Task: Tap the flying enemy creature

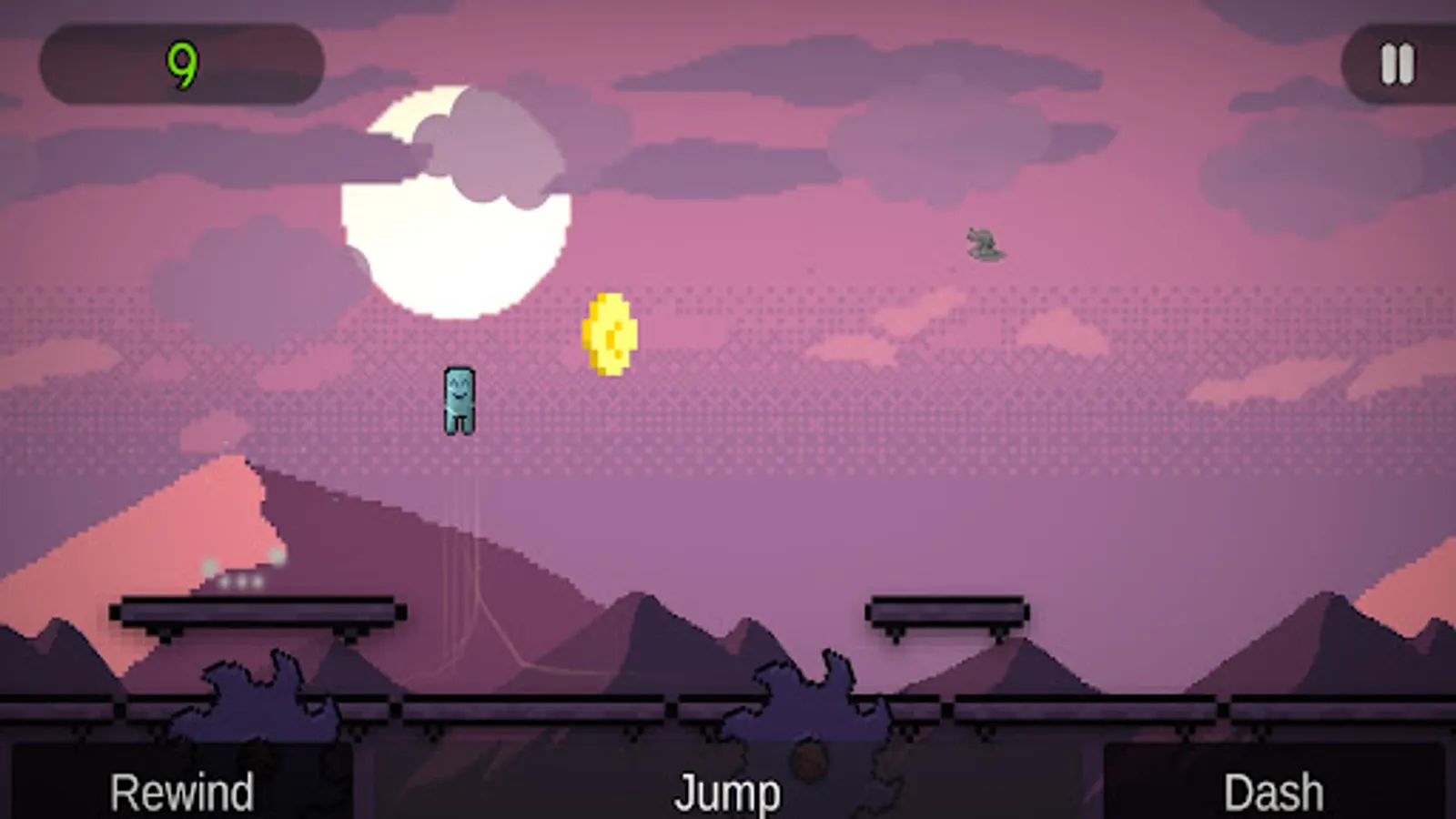Action: point(983,246)
